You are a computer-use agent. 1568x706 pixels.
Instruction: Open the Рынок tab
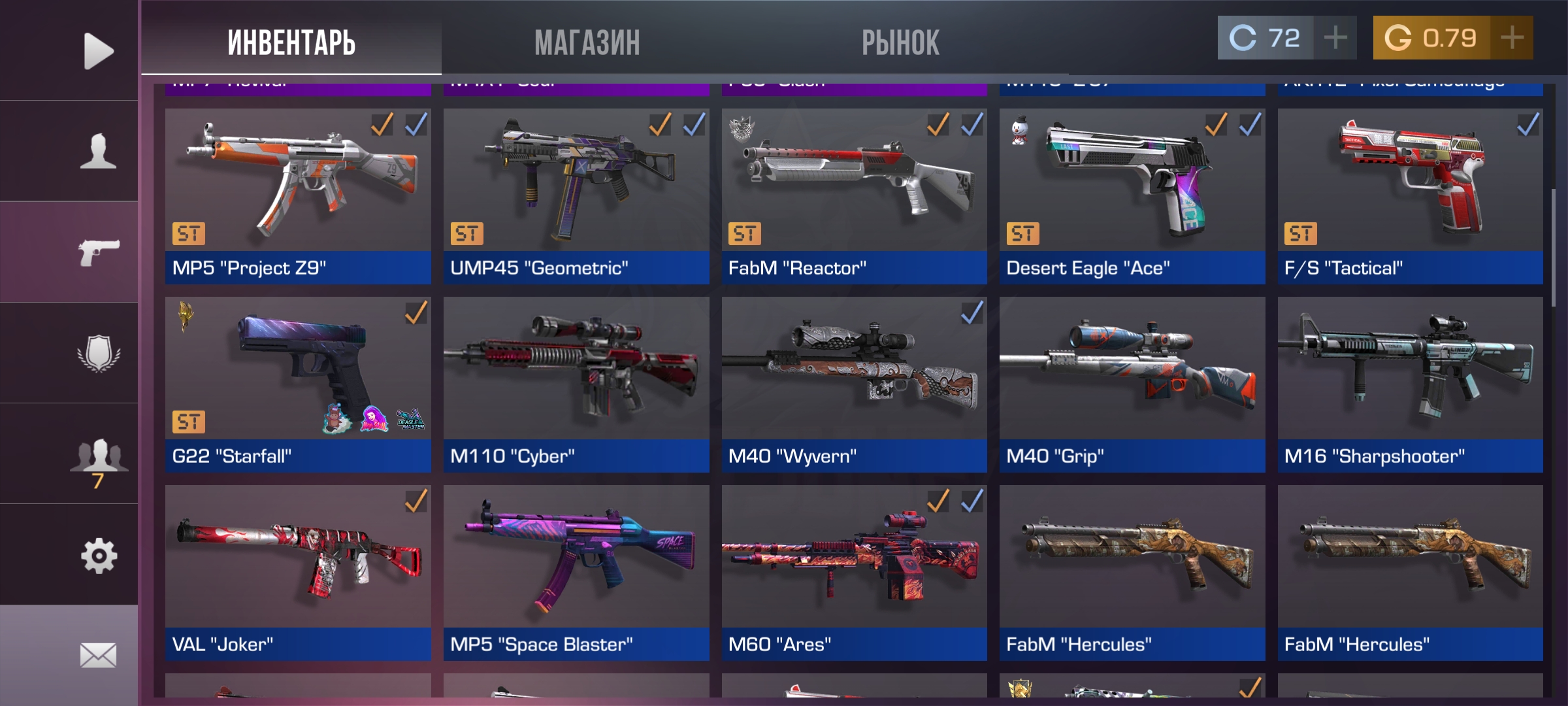[900, 43]
